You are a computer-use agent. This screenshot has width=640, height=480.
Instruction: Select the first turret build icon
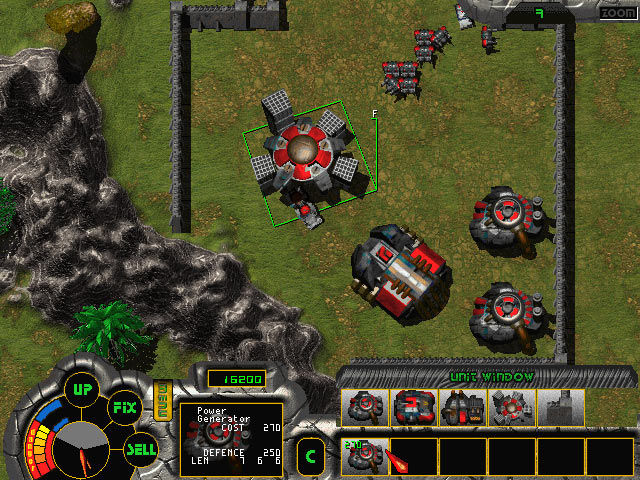[363, 407]
